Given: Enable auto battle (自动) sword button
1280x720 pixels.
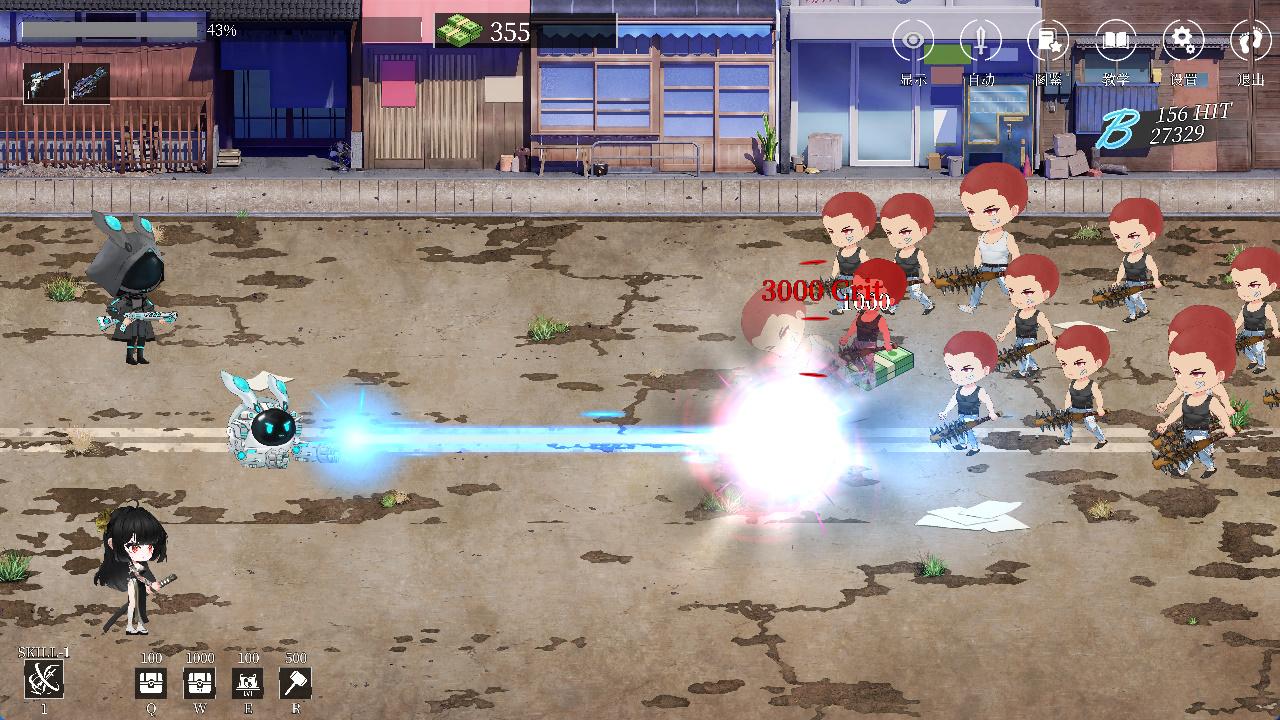Looking at the screenshot, I should click(981, 42).
